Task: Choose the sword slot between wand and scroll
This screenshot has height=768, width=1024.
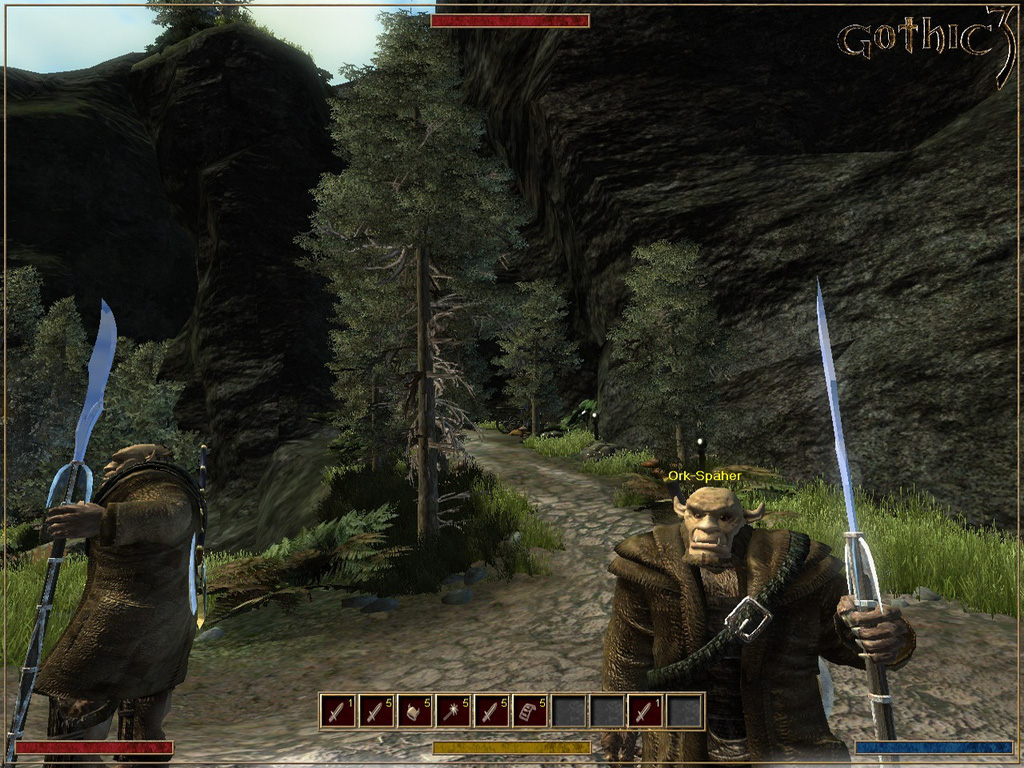Action: pyautogui.click(x=491, y=711)
